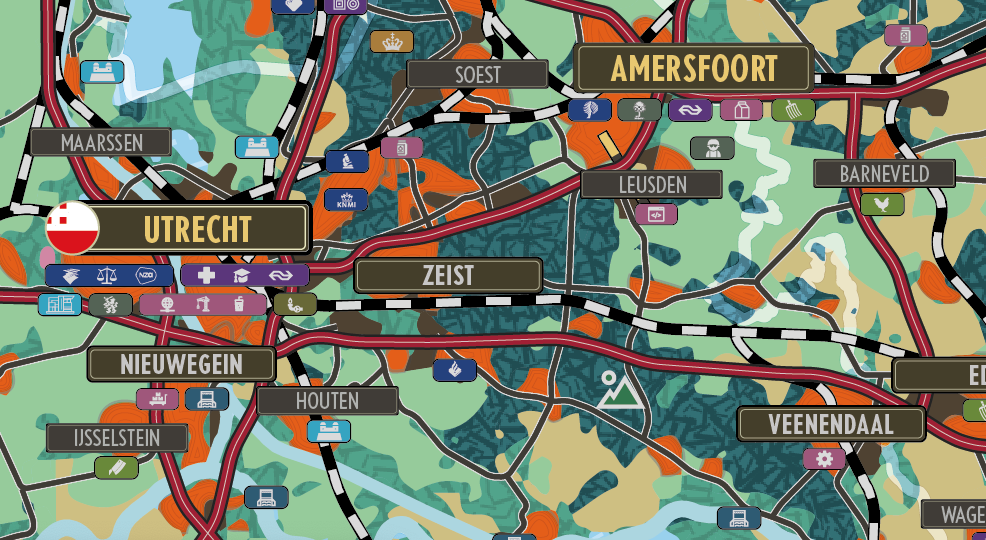Image resolution: width=986 pixels, height=540 pixels.
Task: Open the Veenendaal city label
Action: pos(831,424)
